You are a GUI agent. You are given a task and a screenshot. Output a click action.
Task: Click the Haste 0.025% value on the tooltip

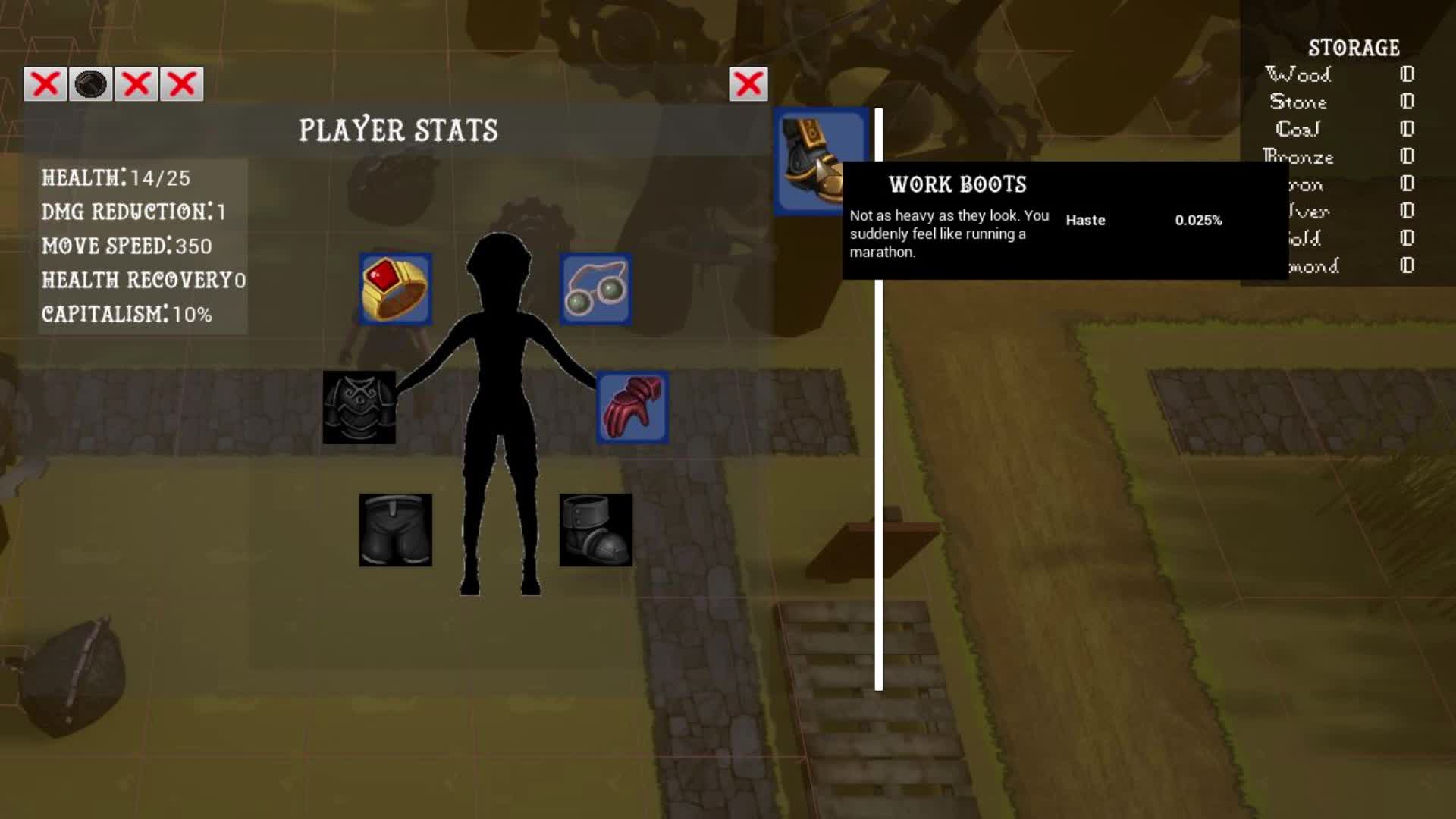(x=1198, y=221)
